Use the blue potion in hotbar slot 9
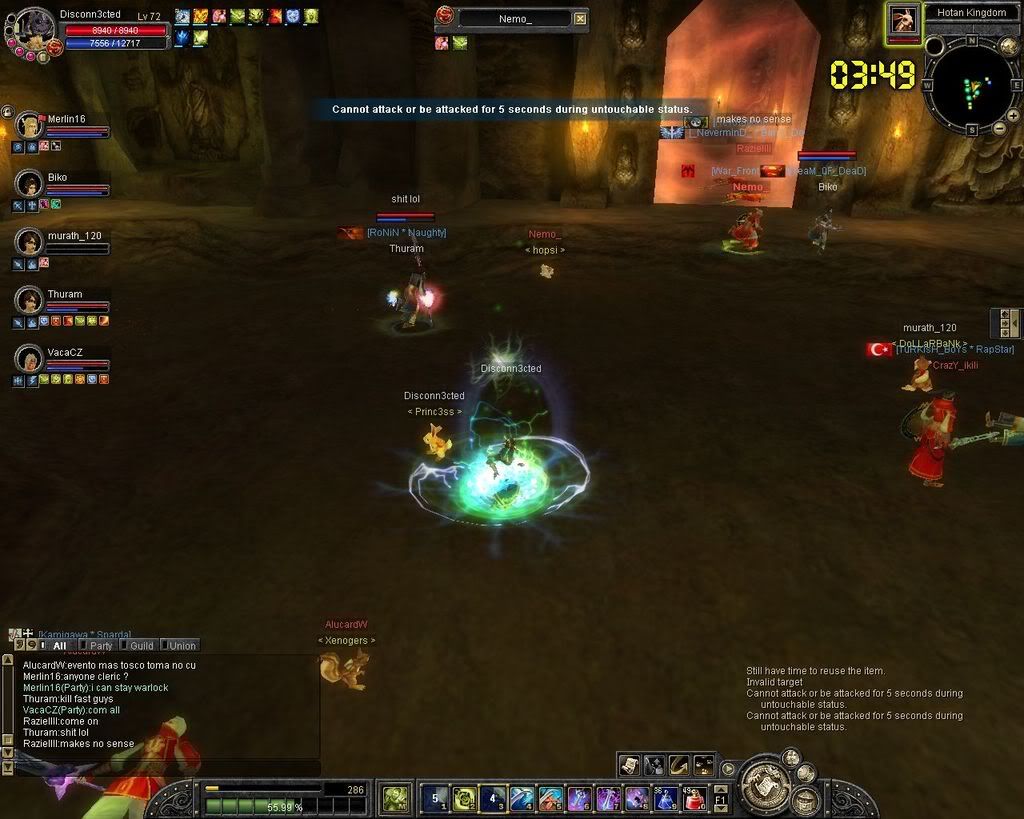 tap(666, 798)
